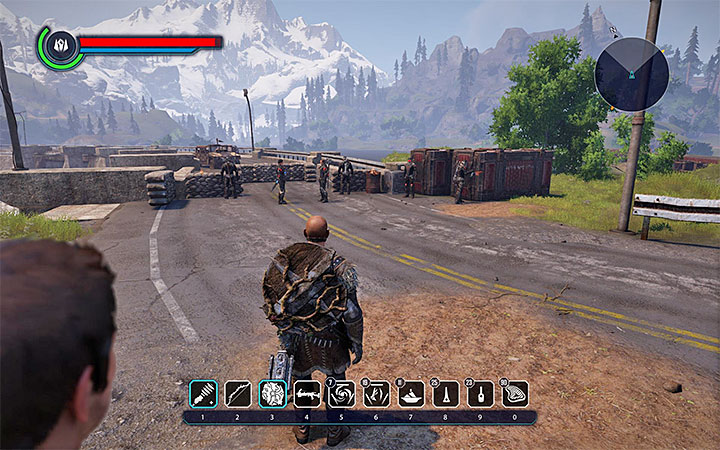The height and width of the screenshot is (450, 720).
Task: Select the round shield hotbar slot
Action: pos(272,393)
